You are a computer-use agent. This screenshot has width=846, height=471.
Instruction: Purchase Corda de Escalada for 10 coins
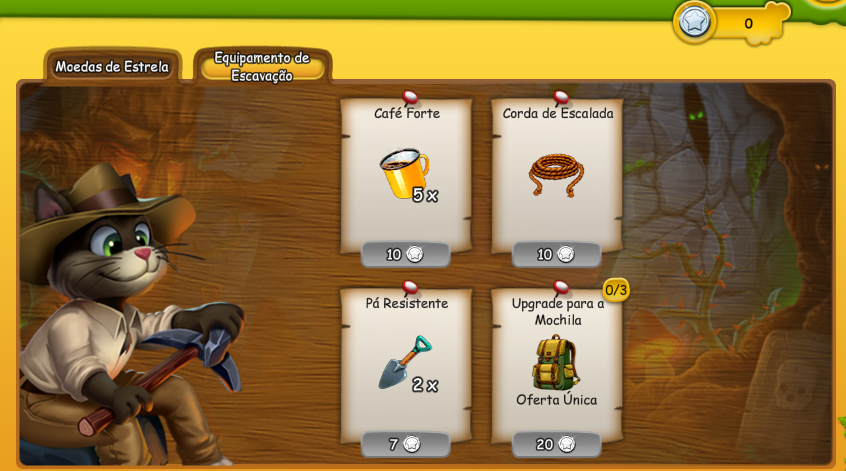click(x=556, y=254)
